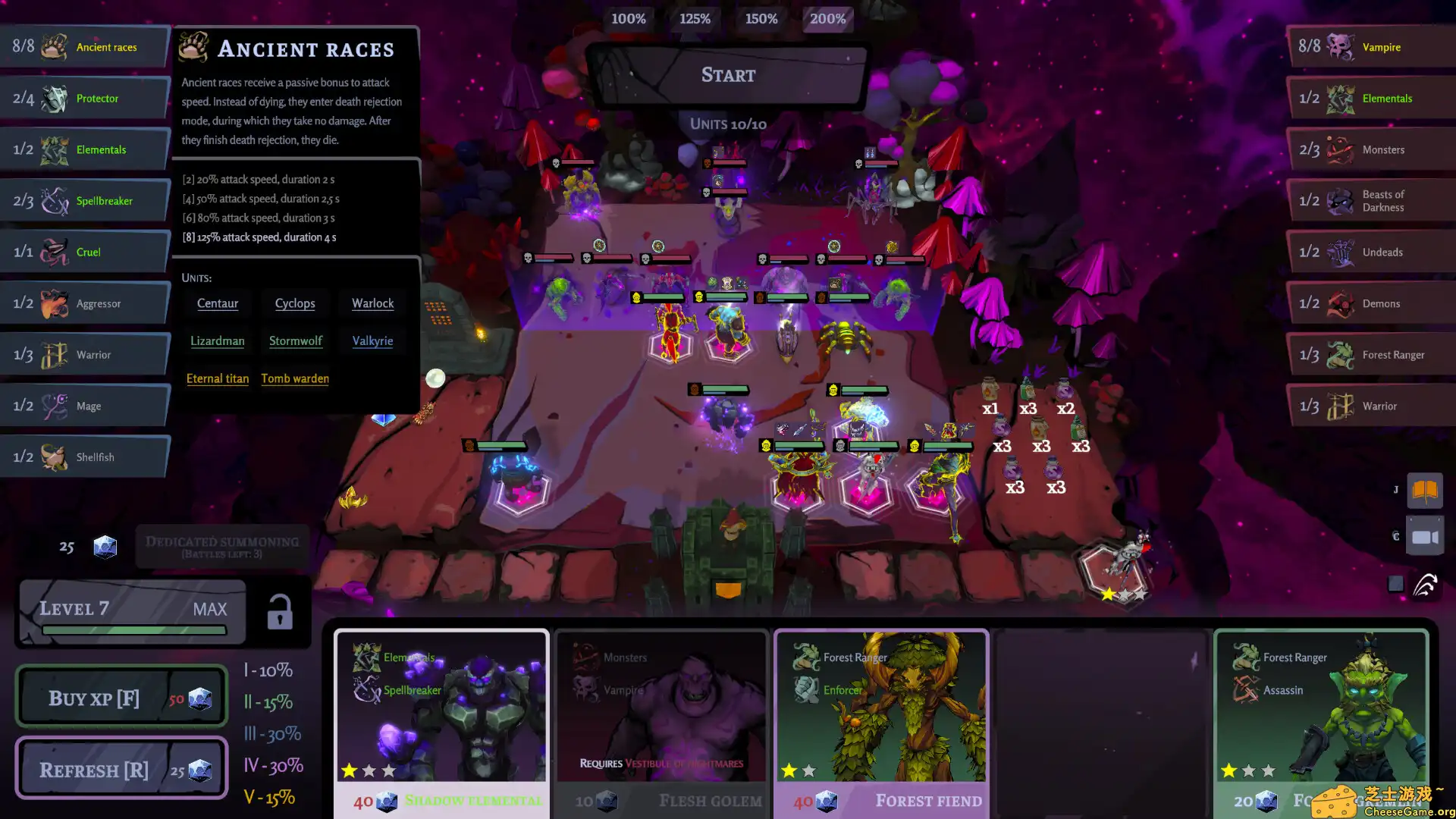1456x819 pixels.
Task: Toggle the level lock padlock
Action: (278, 611)
